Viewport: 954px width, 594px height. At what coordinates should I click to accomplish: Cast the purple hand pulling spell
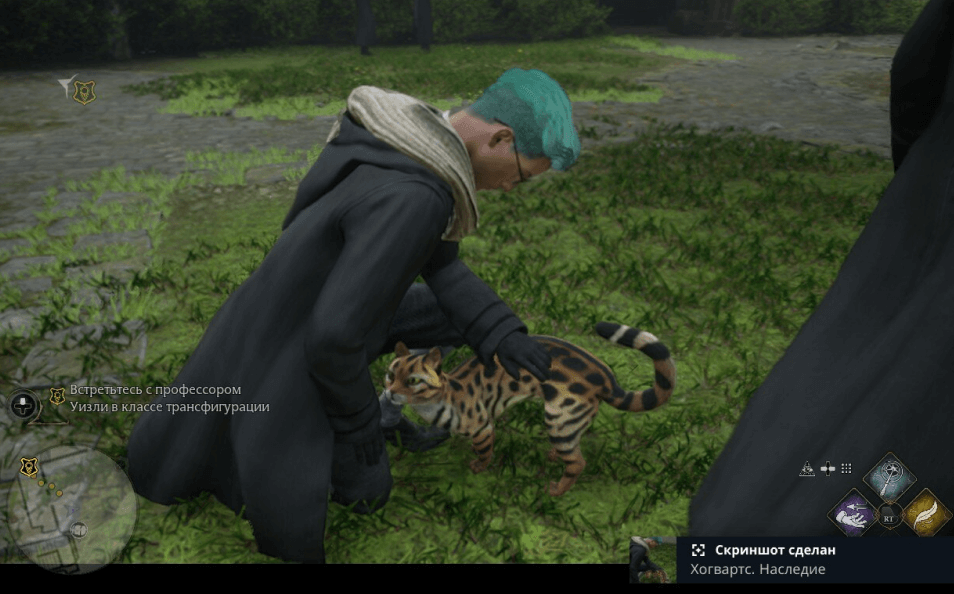[x=853, y=513]
